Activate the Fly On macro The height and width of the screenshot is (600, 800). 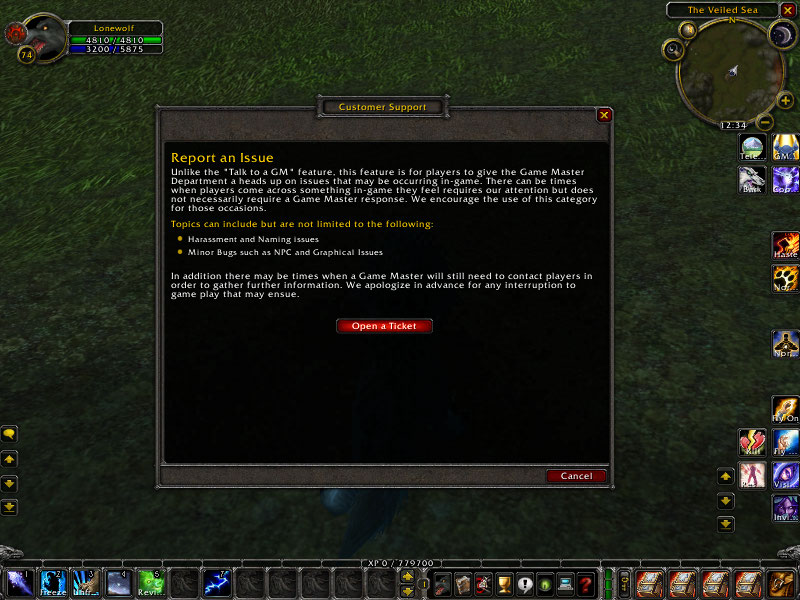pyautogui.click(x=785, y=410)
